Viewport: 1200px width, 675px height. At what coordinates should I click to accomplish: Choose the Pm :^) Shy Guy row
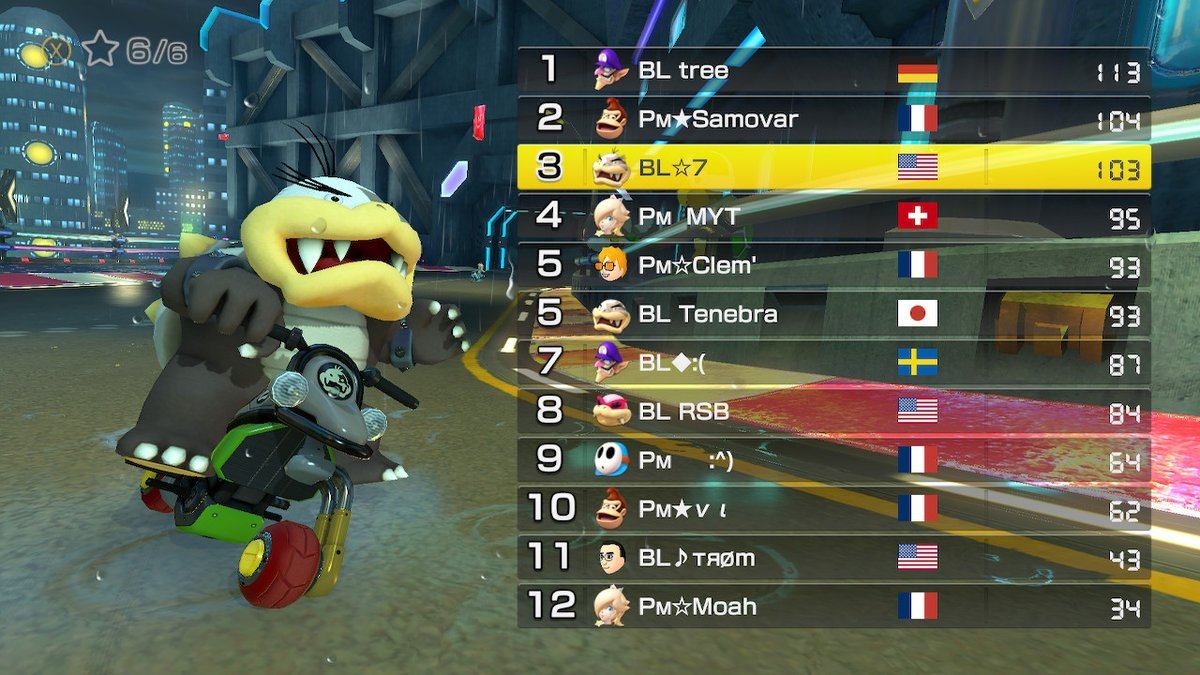pyautogui.click(x=833, y=459)
